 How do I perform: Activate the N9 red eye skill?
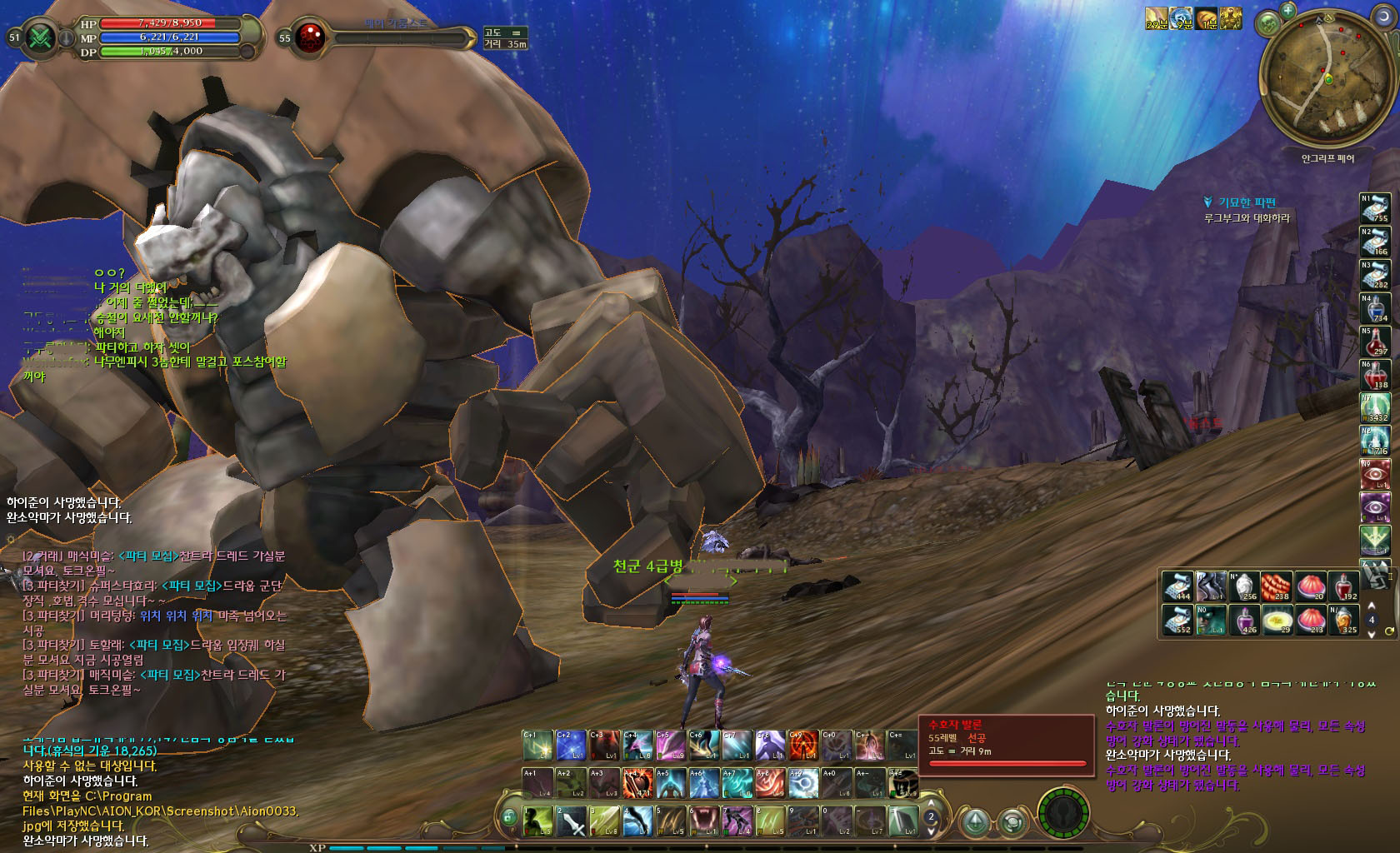1375,476
